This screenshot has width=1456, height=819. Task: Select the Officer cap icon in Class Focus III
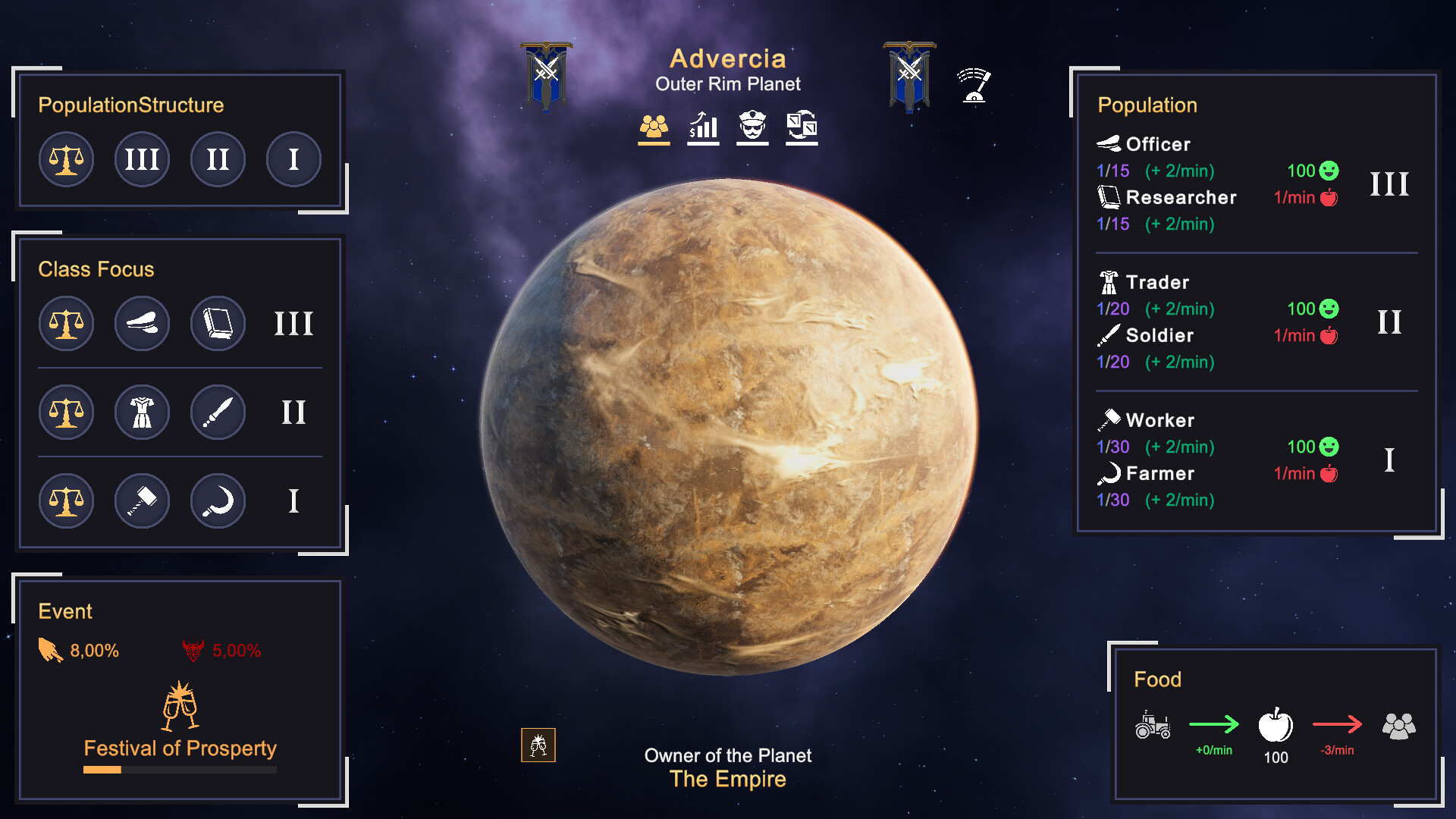[142, 323]
